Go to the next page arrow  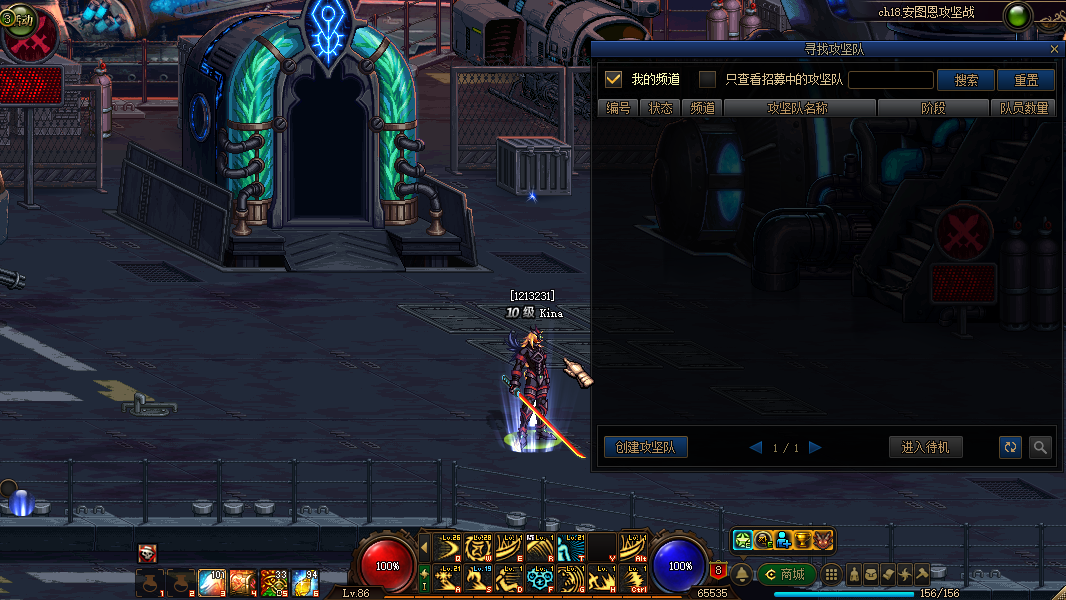tap(815, 447)
